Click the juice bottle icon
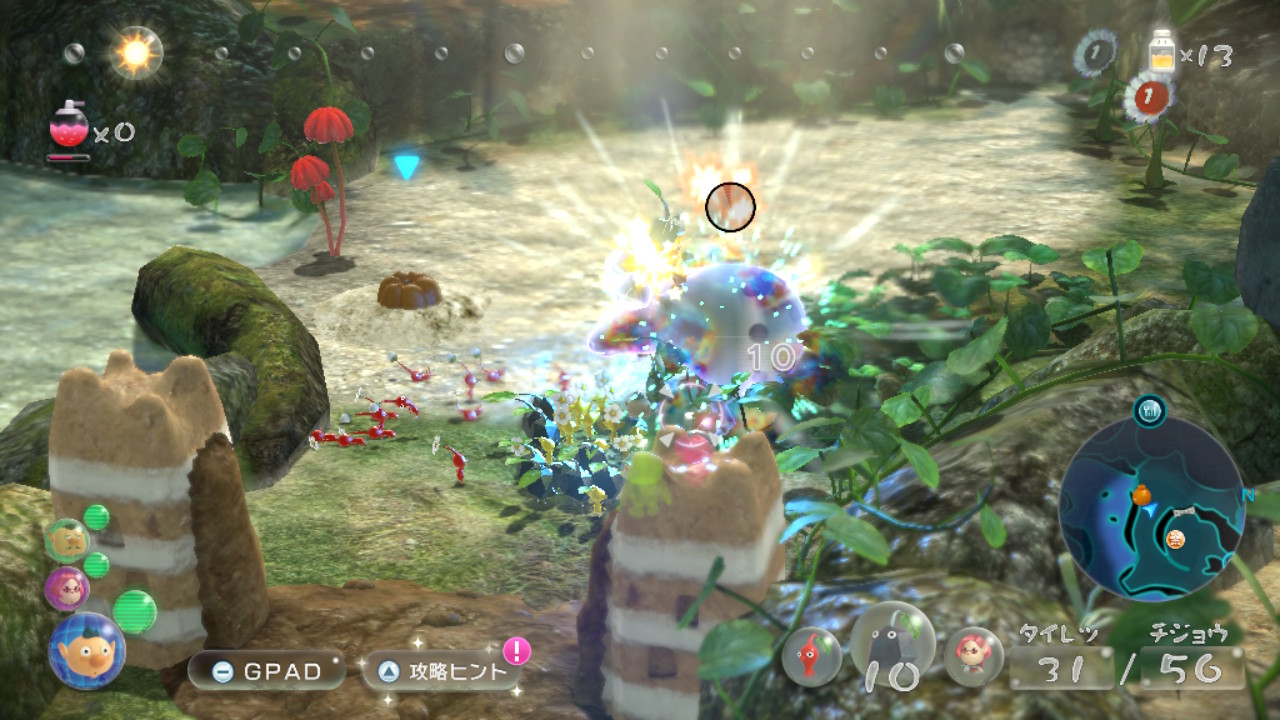 coord(1162,51)
